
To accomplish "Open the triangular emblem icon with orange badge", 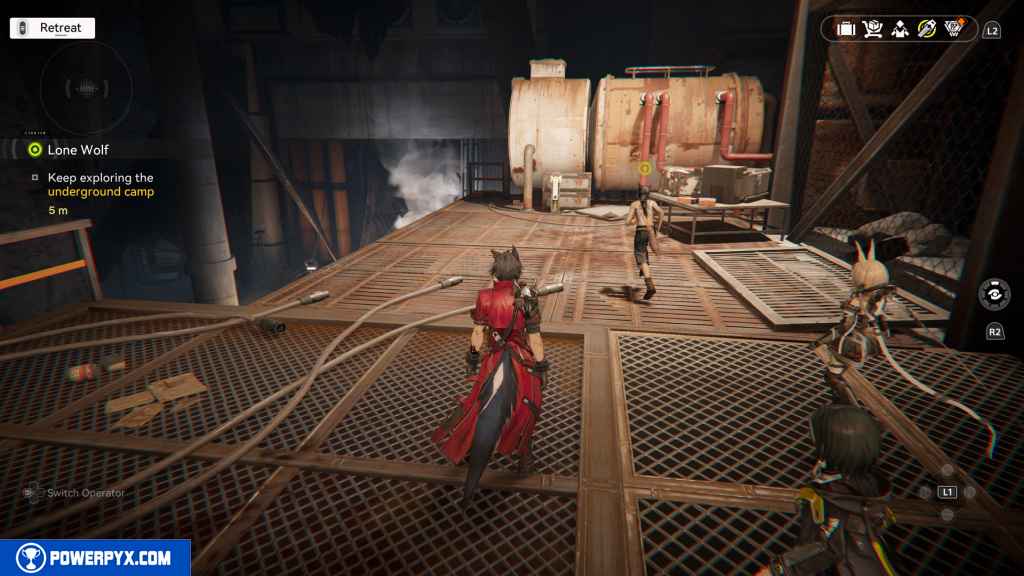I will 954,29.
